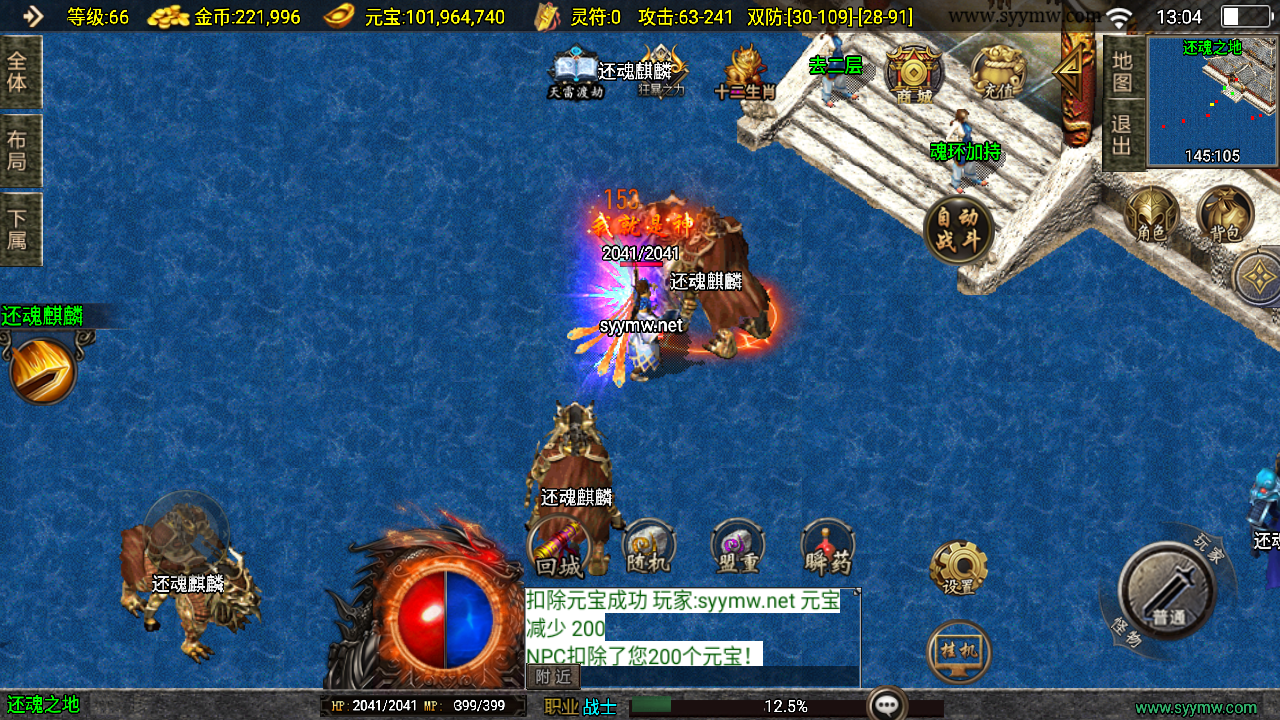The image size is (1280, 720).
Task: Open the 十二生肖 zodiac icon
Action: [745, 74]
